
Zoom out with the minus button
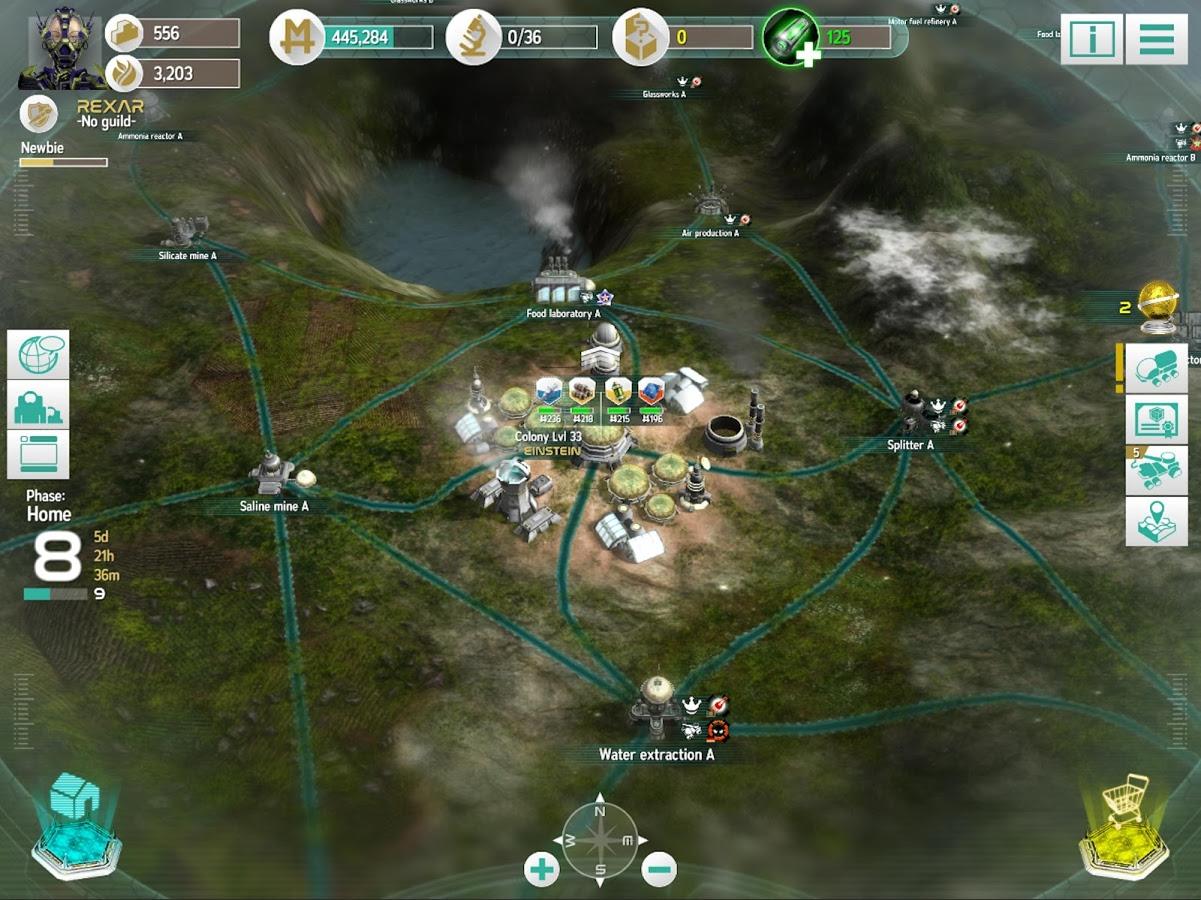point(659,869)
